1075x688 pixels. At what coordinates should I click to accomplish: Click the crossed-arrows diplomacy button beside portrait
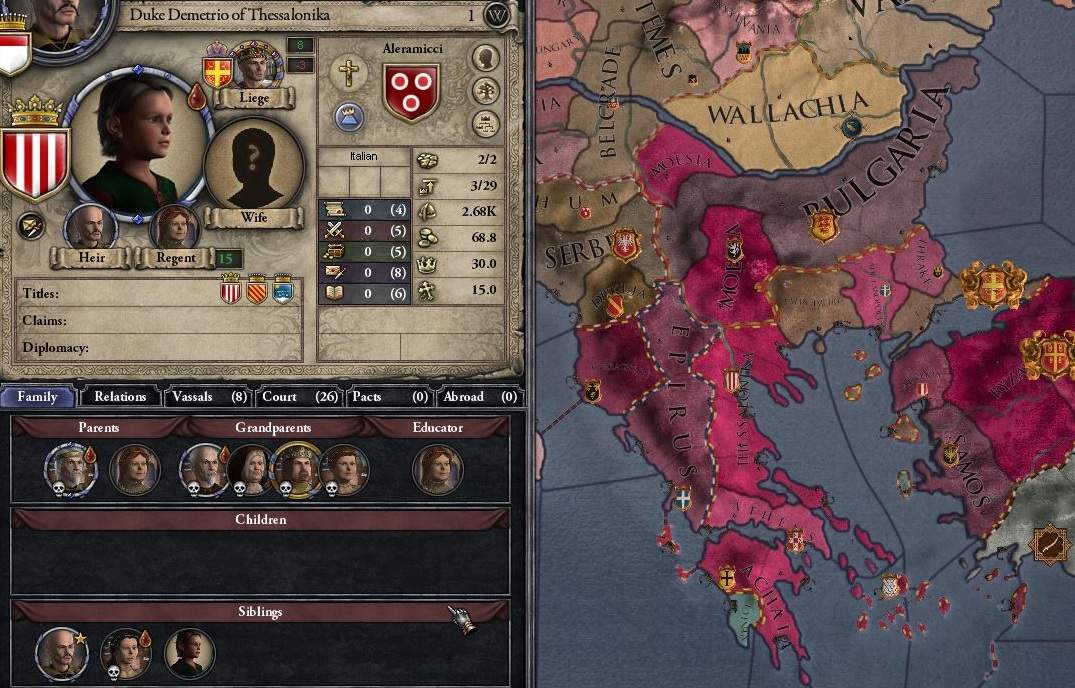click(31, 226)
